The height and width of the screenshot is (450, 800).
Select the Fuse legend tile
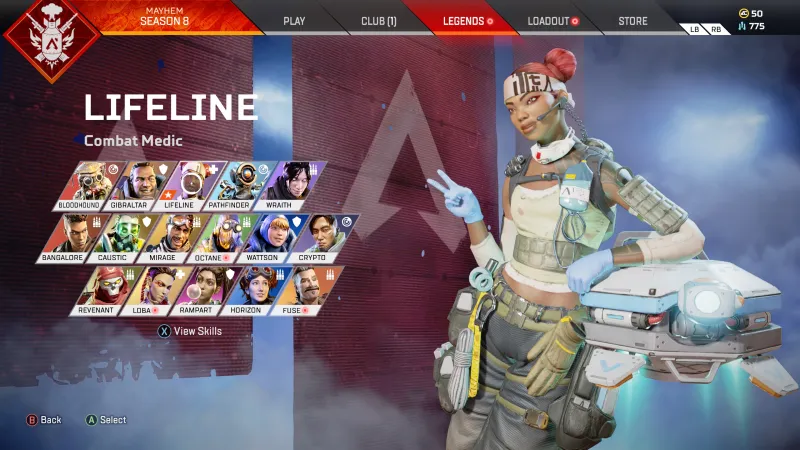(296, 288)
